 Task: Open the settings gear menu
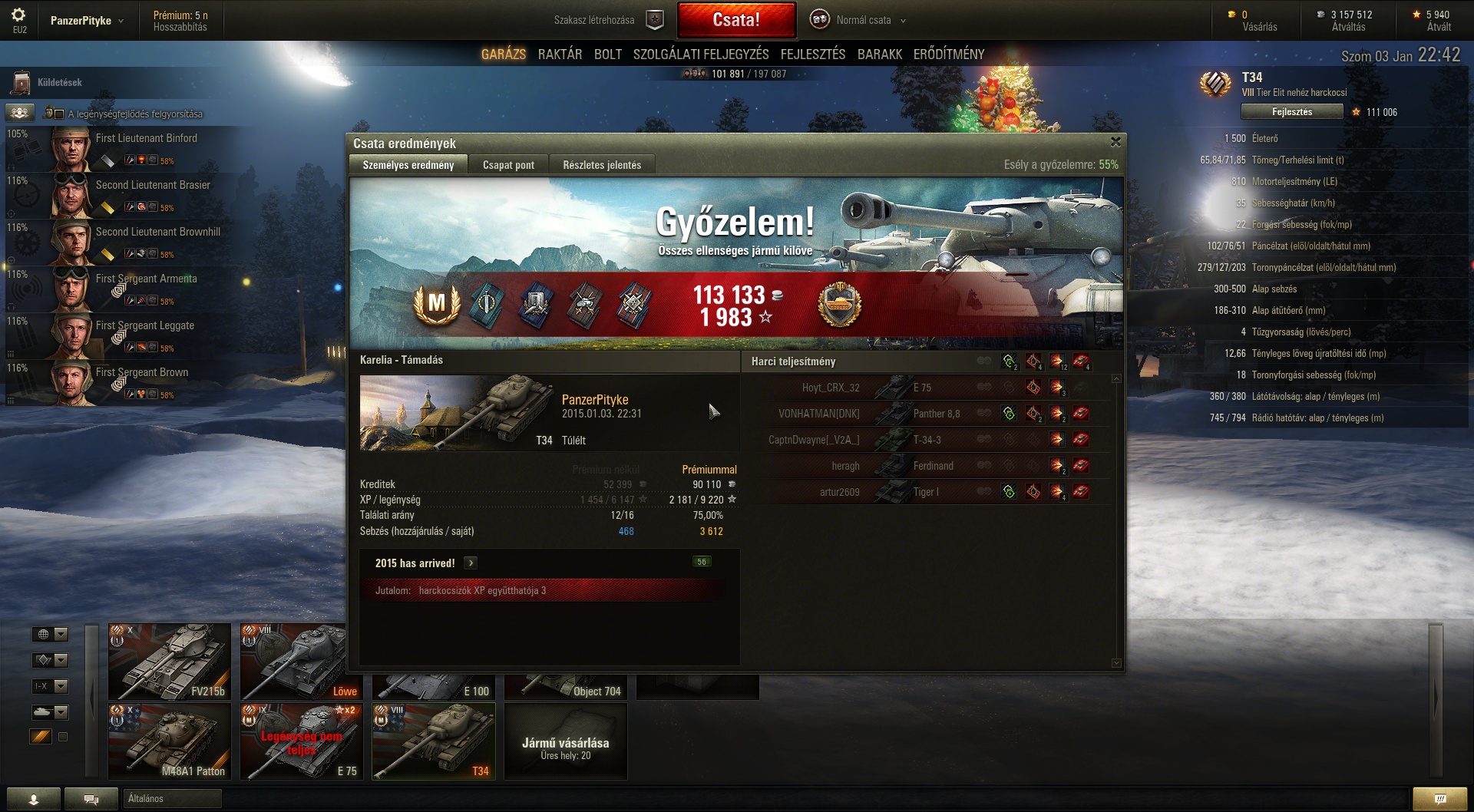[x=19, y=15]
